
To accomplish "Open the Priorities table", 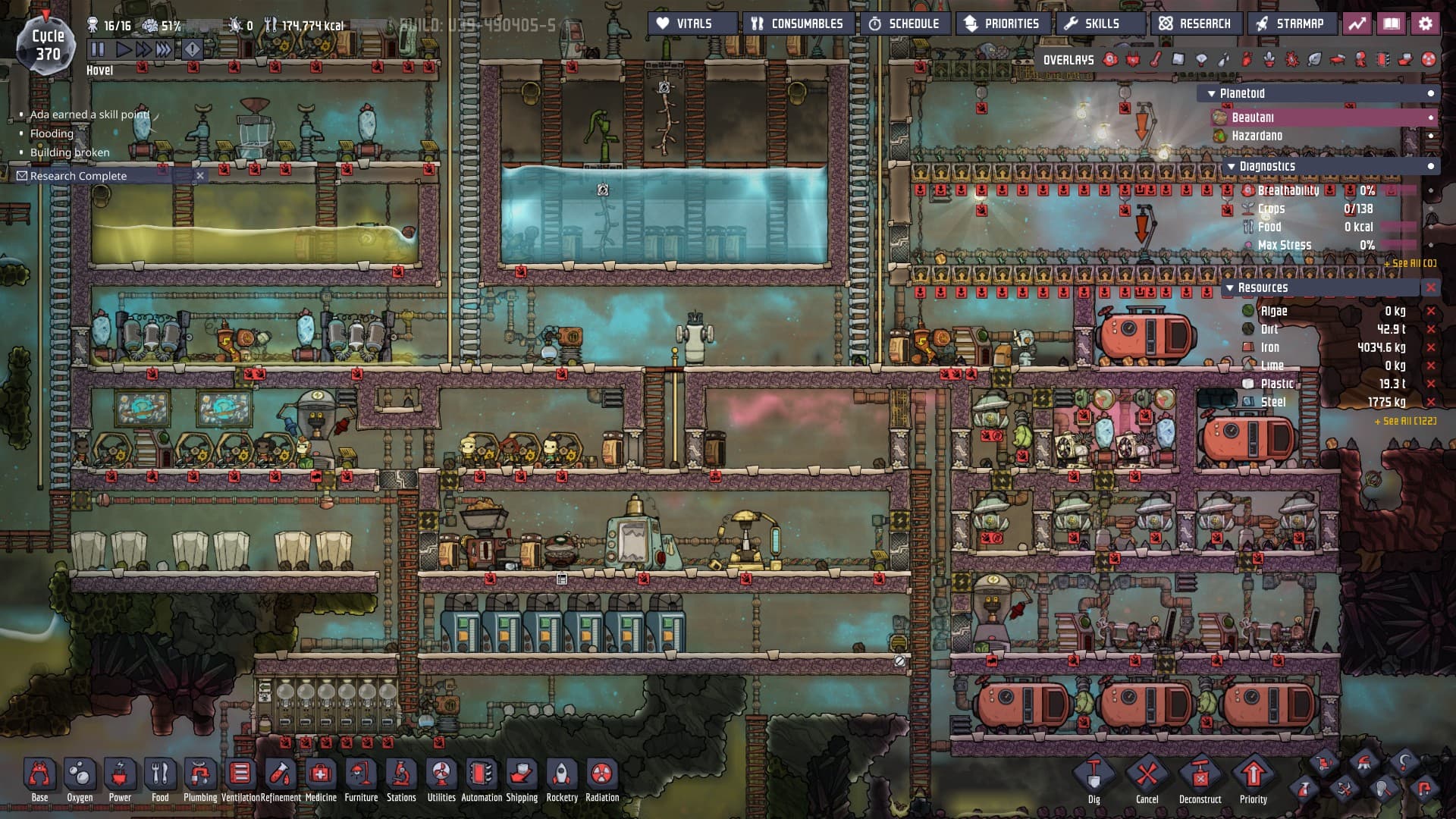I will tap(1003, 24).
